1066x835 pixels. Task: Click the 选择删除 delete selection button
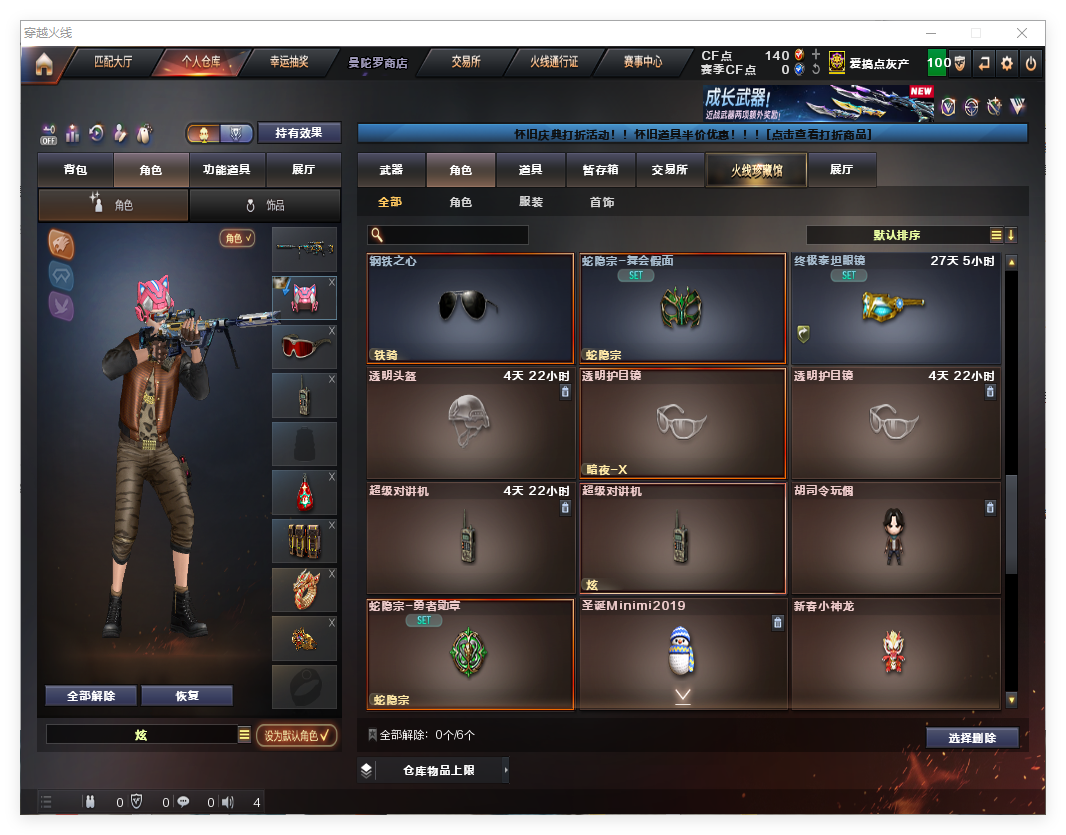(972, 738)
